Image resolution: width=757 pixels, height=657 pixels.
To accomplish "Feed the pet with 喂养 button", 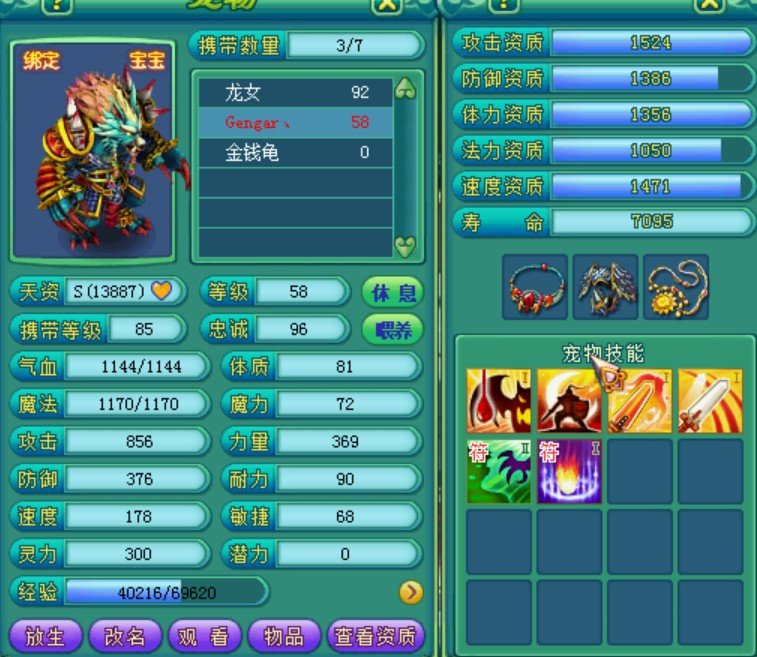I will (x=393, y=330).
